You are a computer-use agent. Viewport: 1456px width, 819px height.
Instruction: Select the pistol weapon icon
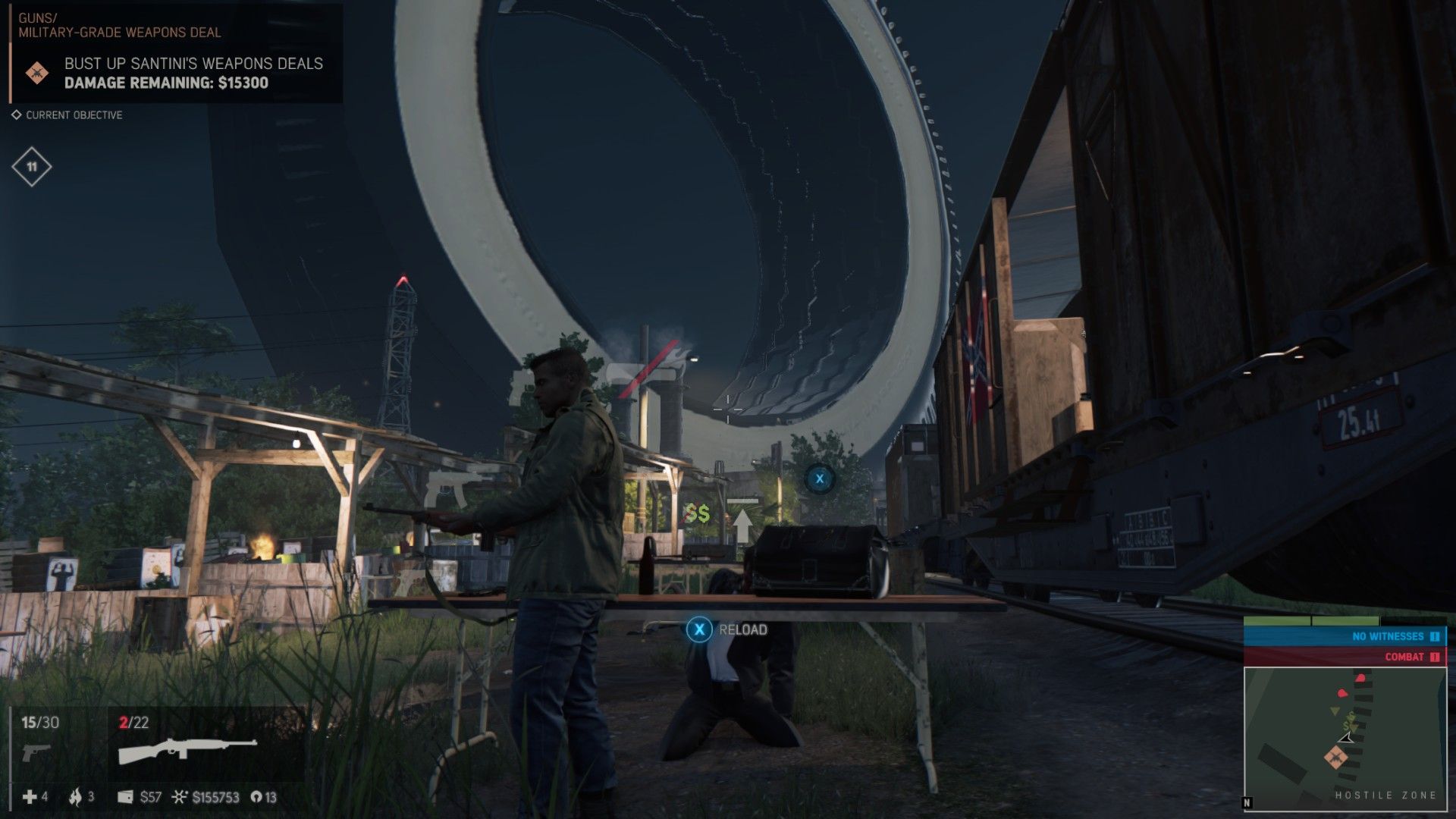pos(36,752)
